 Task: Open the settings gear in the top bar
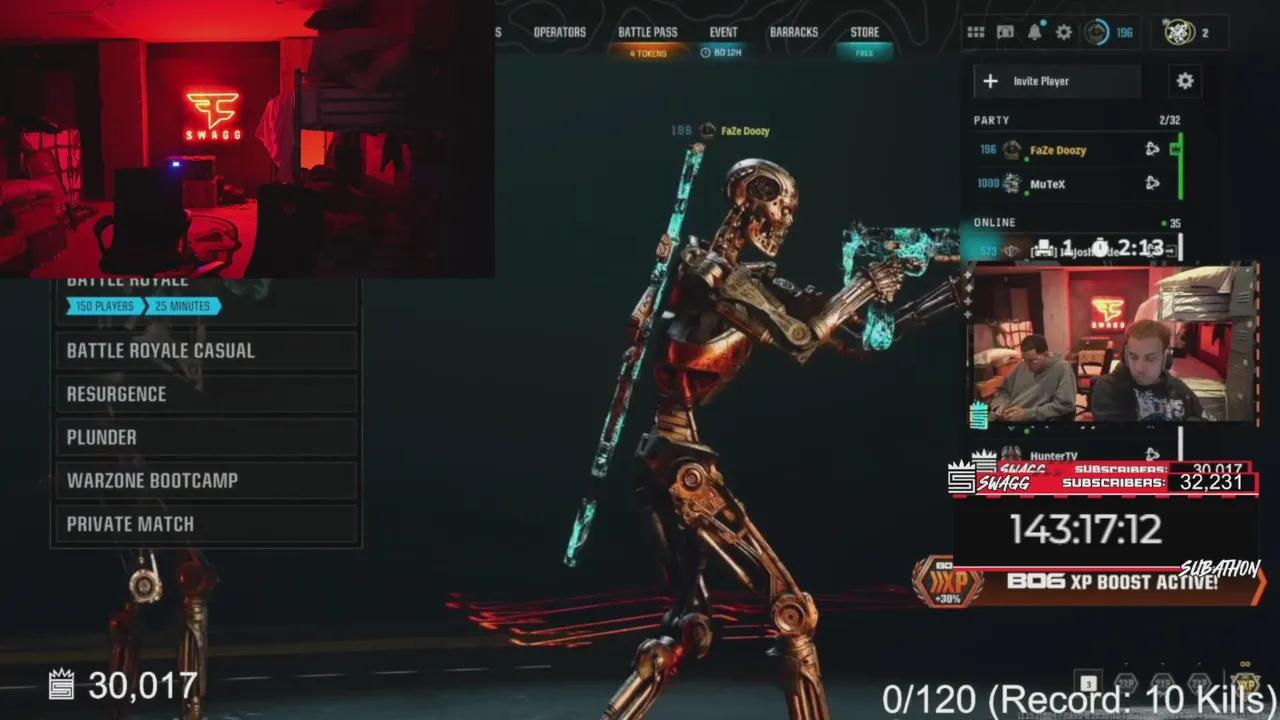(1064, 32)
